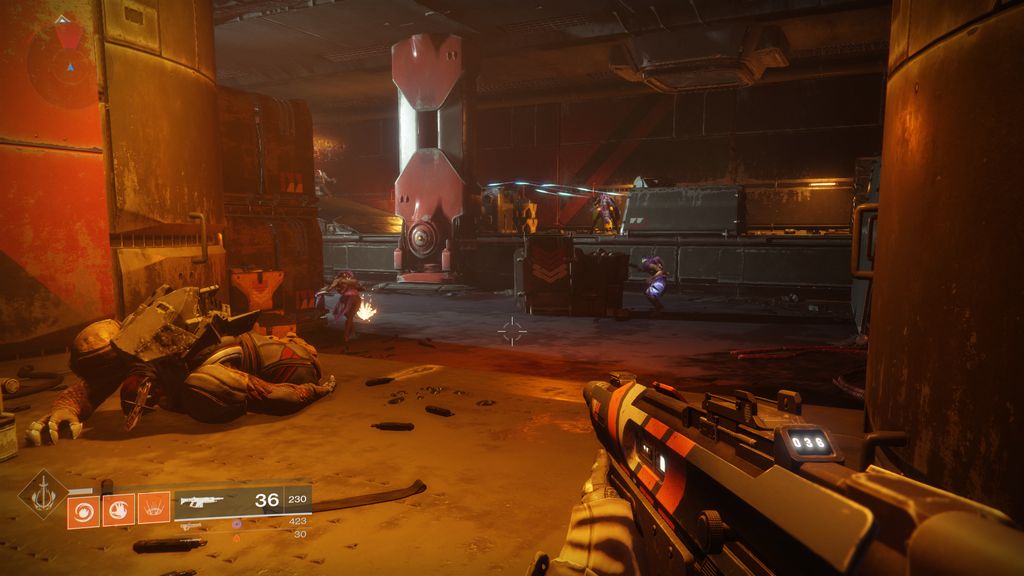Select the grenade ability icon
1024x576 pixels.
83,511
